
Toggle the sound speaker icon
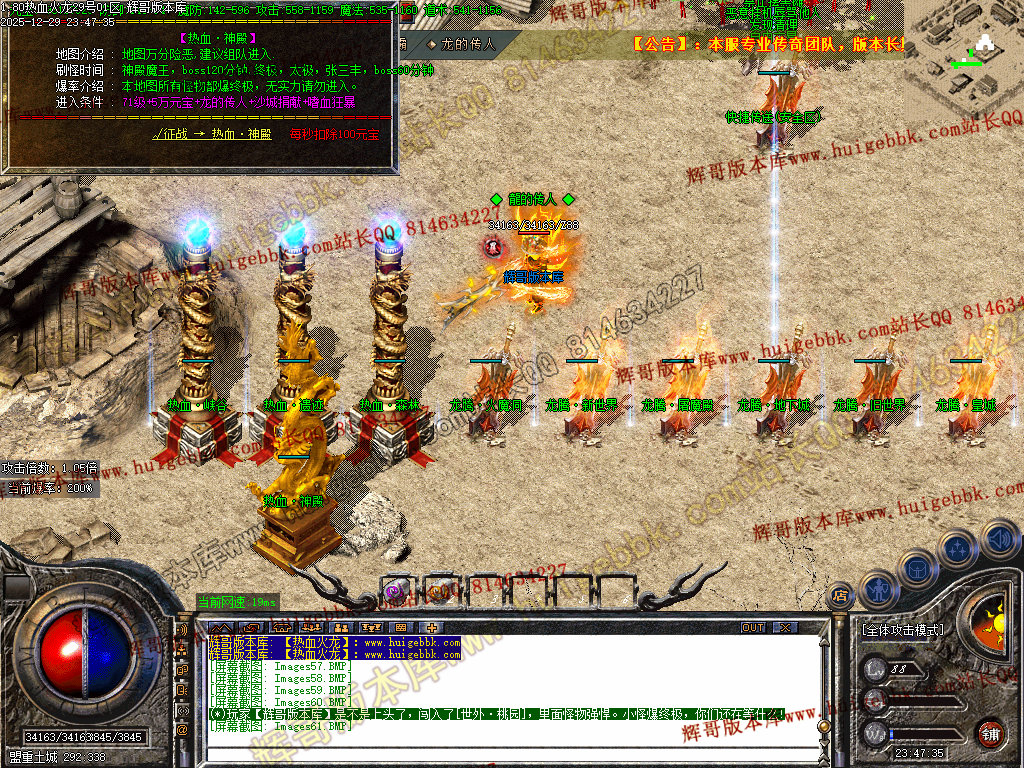1000,538
